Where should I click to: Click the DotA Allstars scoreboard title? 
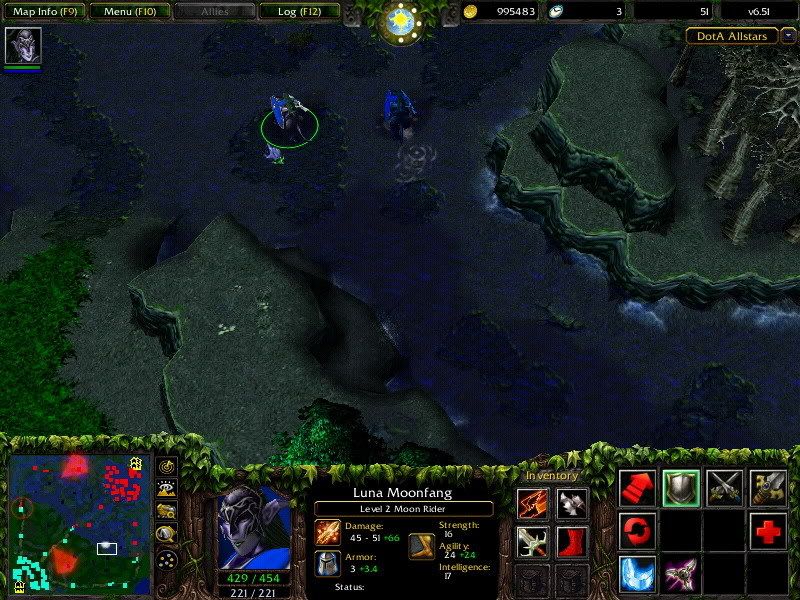pos(731,36)
